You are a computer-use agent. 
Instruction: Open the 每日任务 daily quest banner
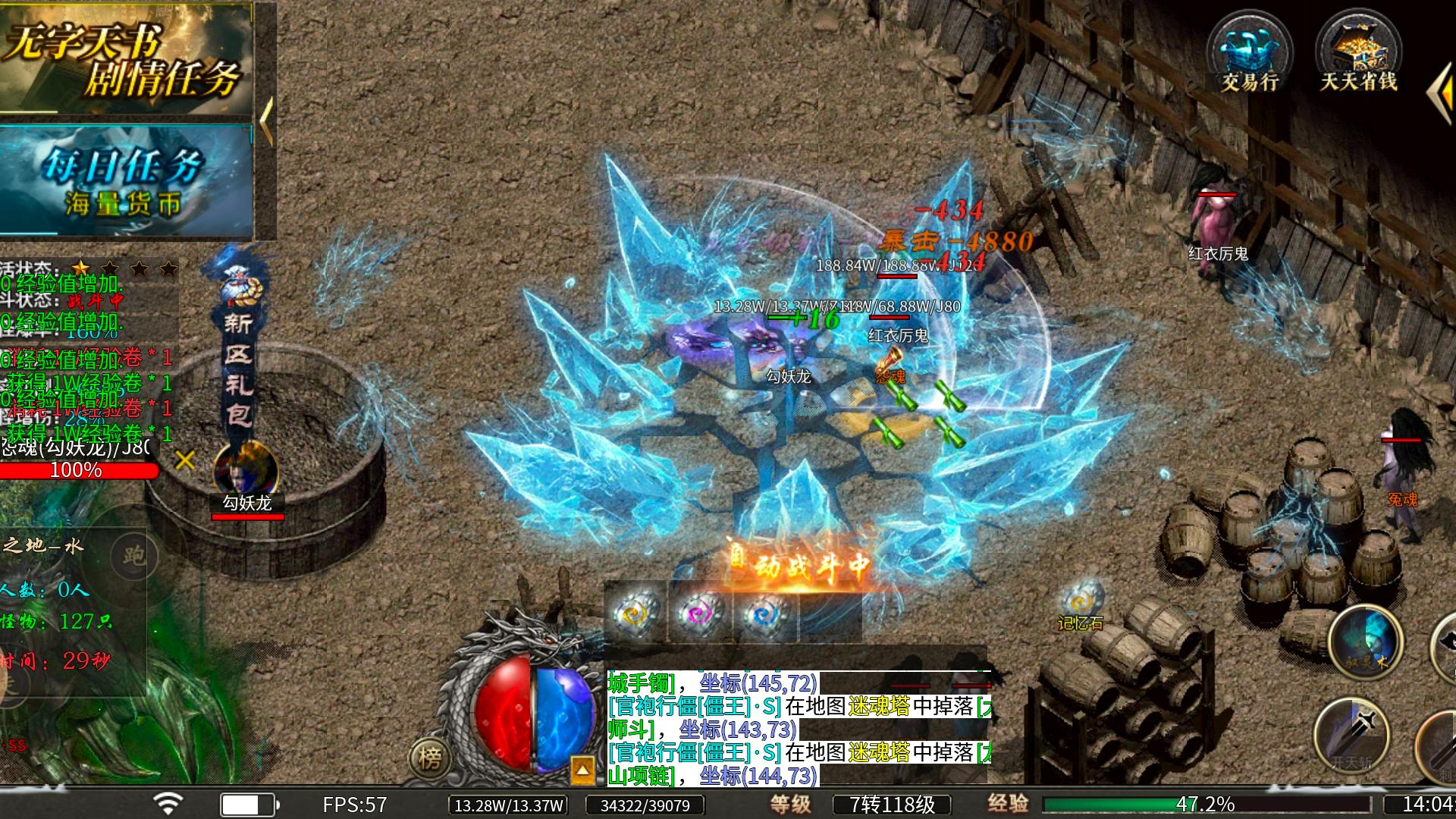pos(125,180)
